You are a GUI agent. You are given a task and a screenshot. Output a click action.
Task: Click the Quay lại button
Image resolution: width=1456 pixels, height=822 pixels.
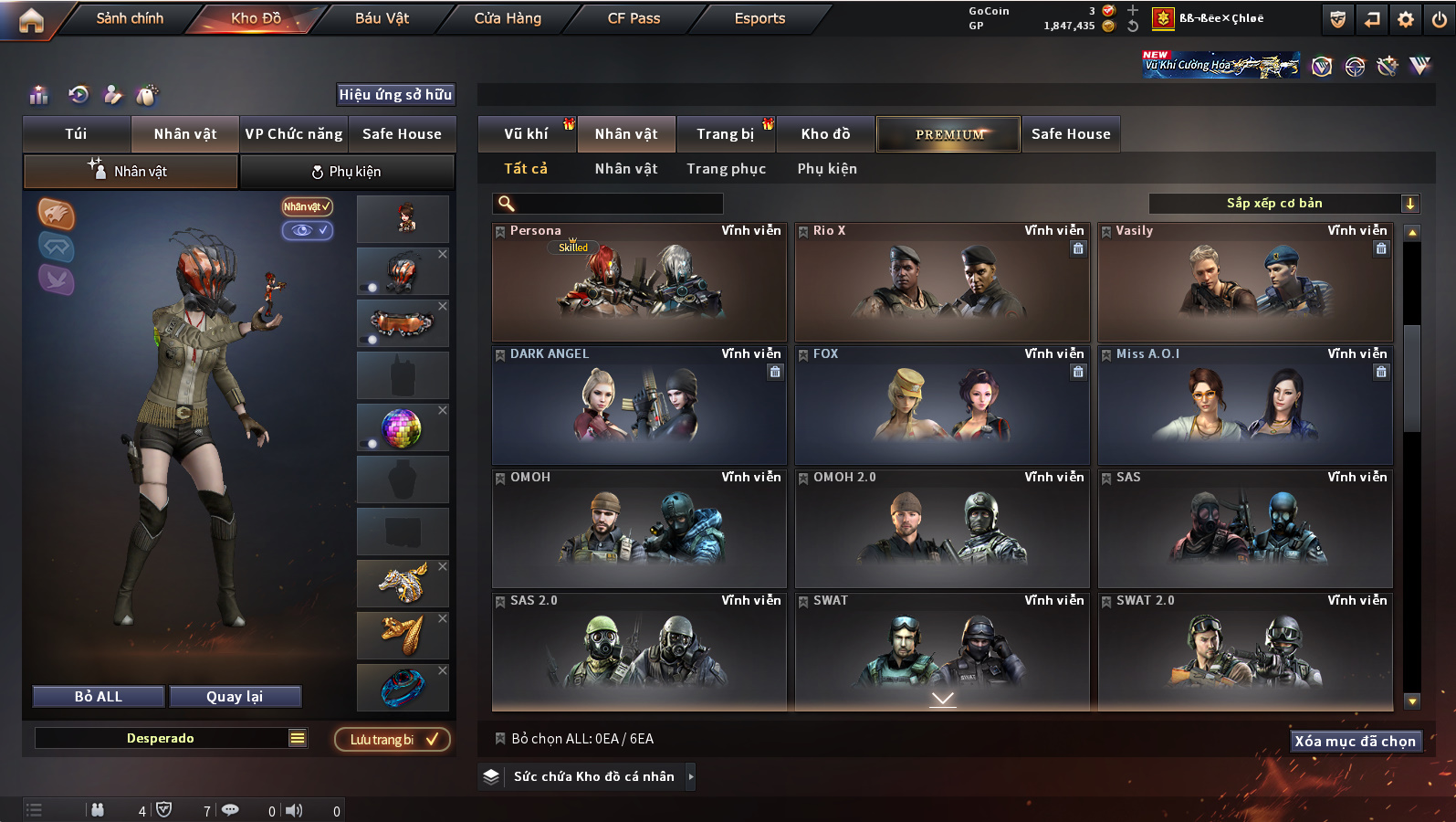pyautogui.click(x=235, y=697)
